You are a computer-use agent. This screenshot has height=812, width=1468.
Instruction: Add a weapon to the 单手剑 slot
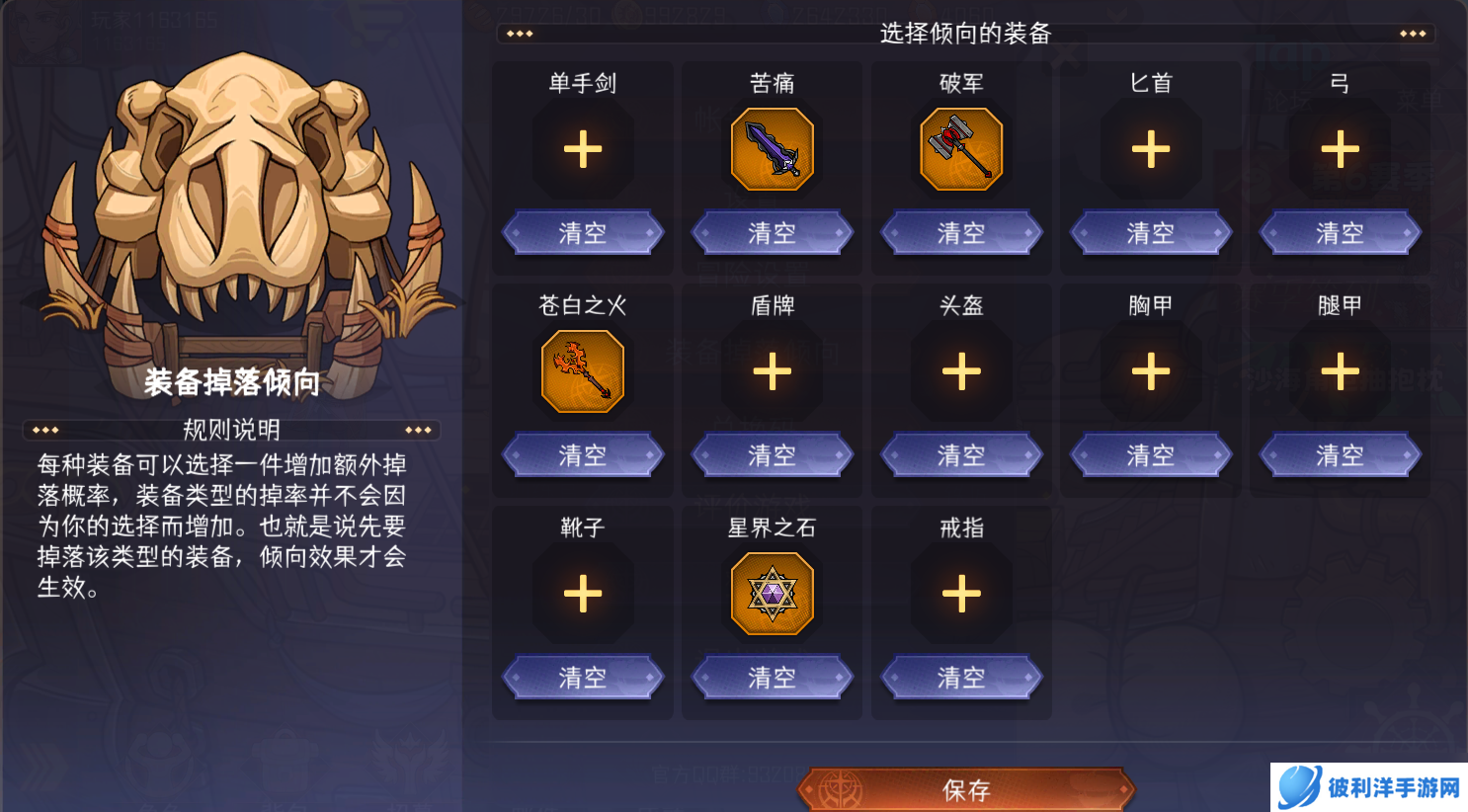pyautogui.click(x=583, y=148)
